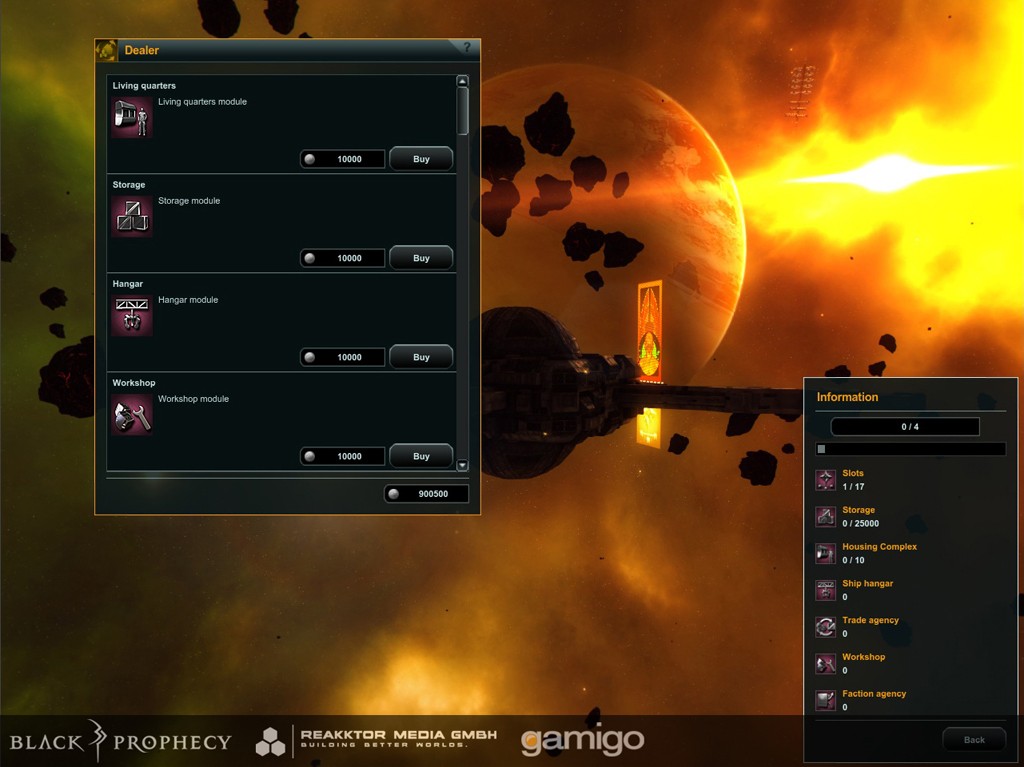Click the dealer list scroll-down arrow
The height and width of the screenshot is (767, 1024).
462,465
